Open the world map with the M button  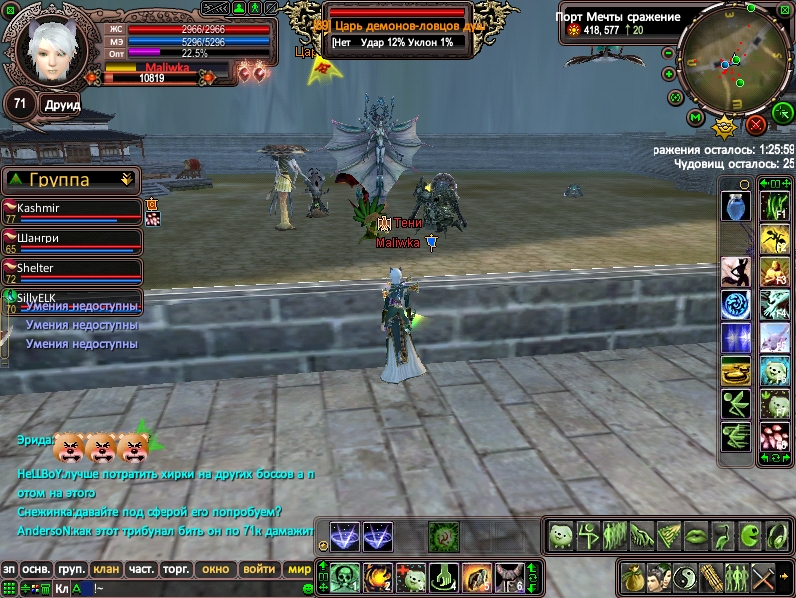pyautogui.click(x=695, y=118)
